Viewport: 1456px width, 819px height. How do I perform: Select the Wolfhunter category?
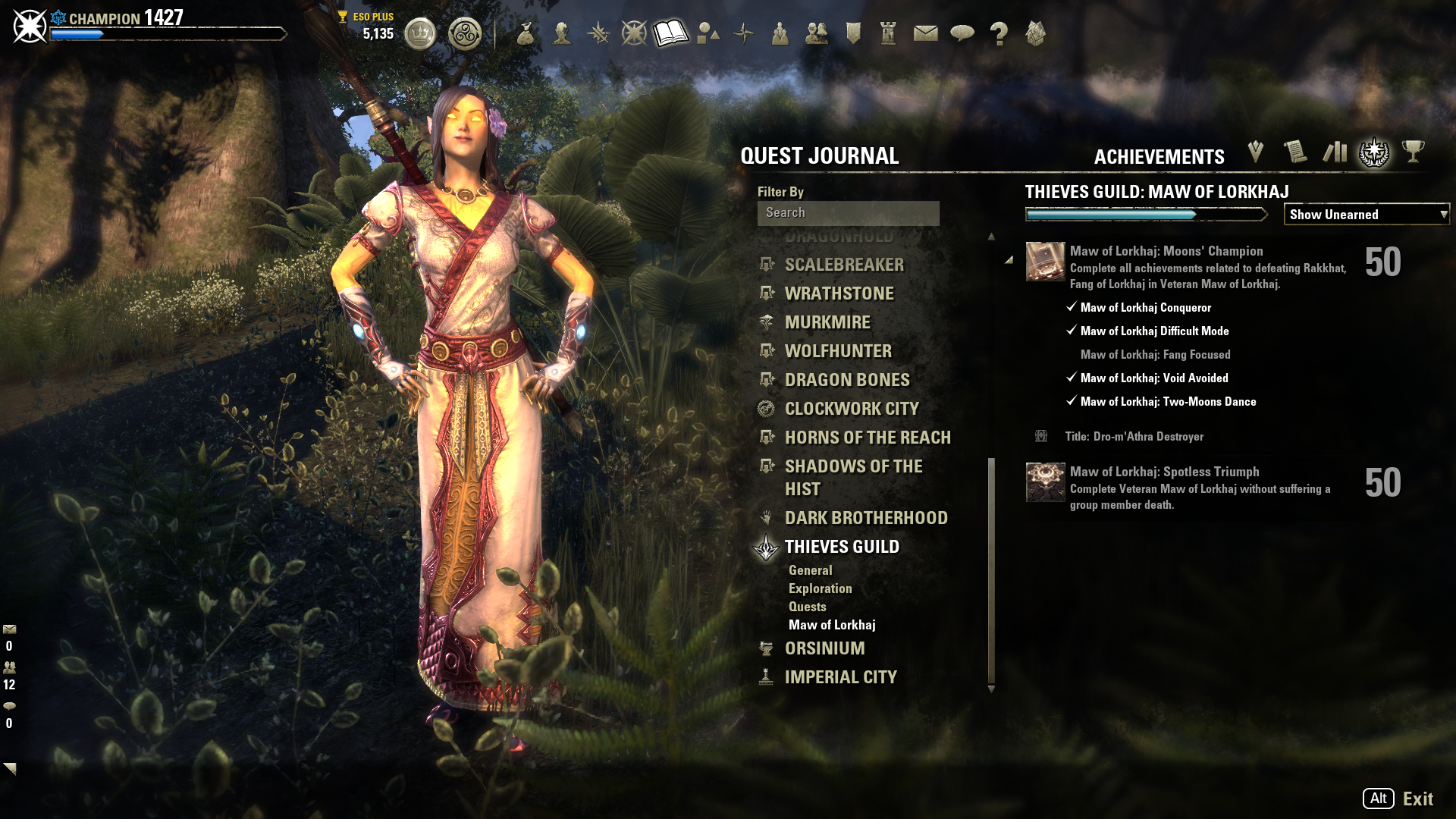click(x=838, y=351)
